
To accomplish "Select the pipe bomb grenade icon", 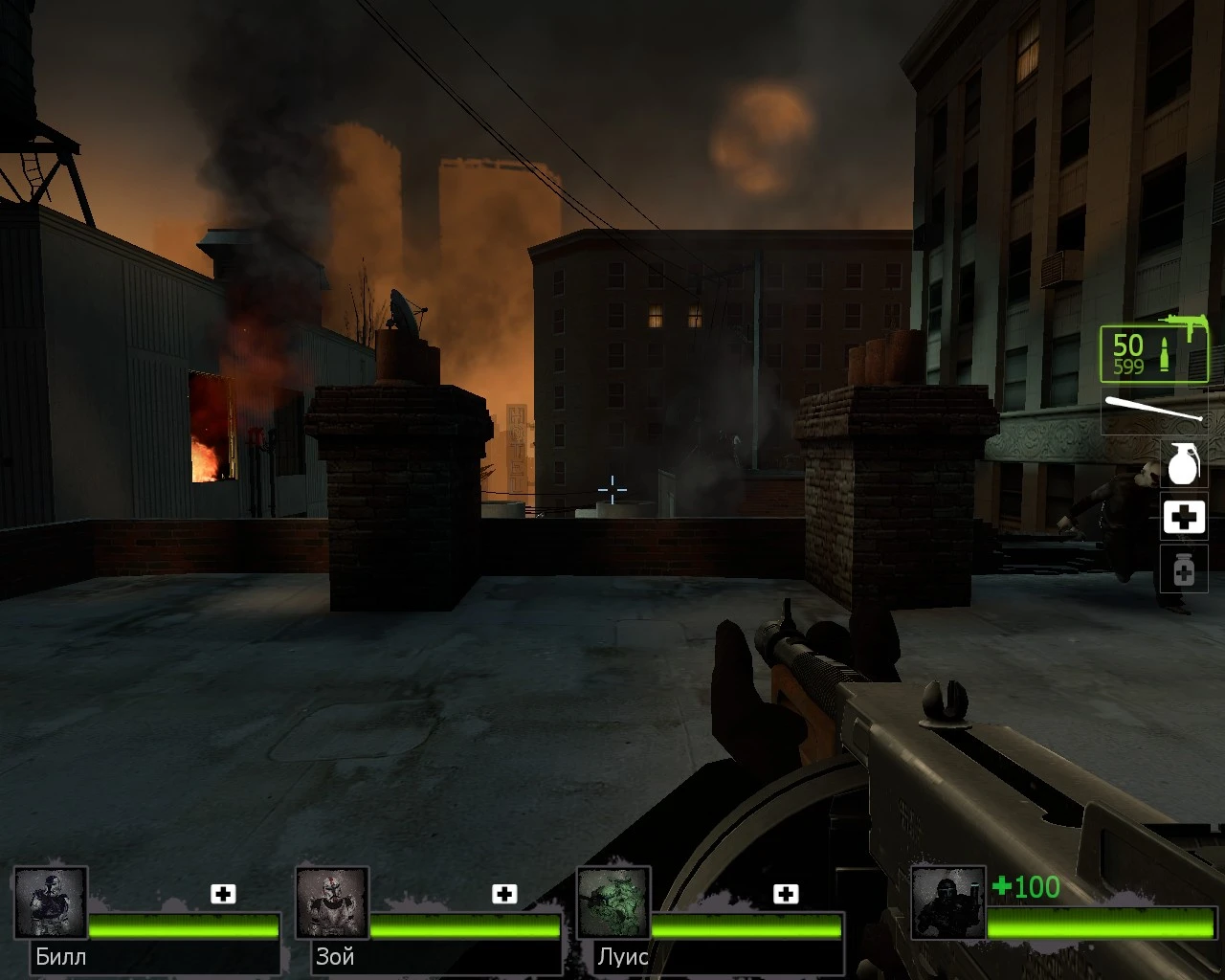I will click(1184, 464).
